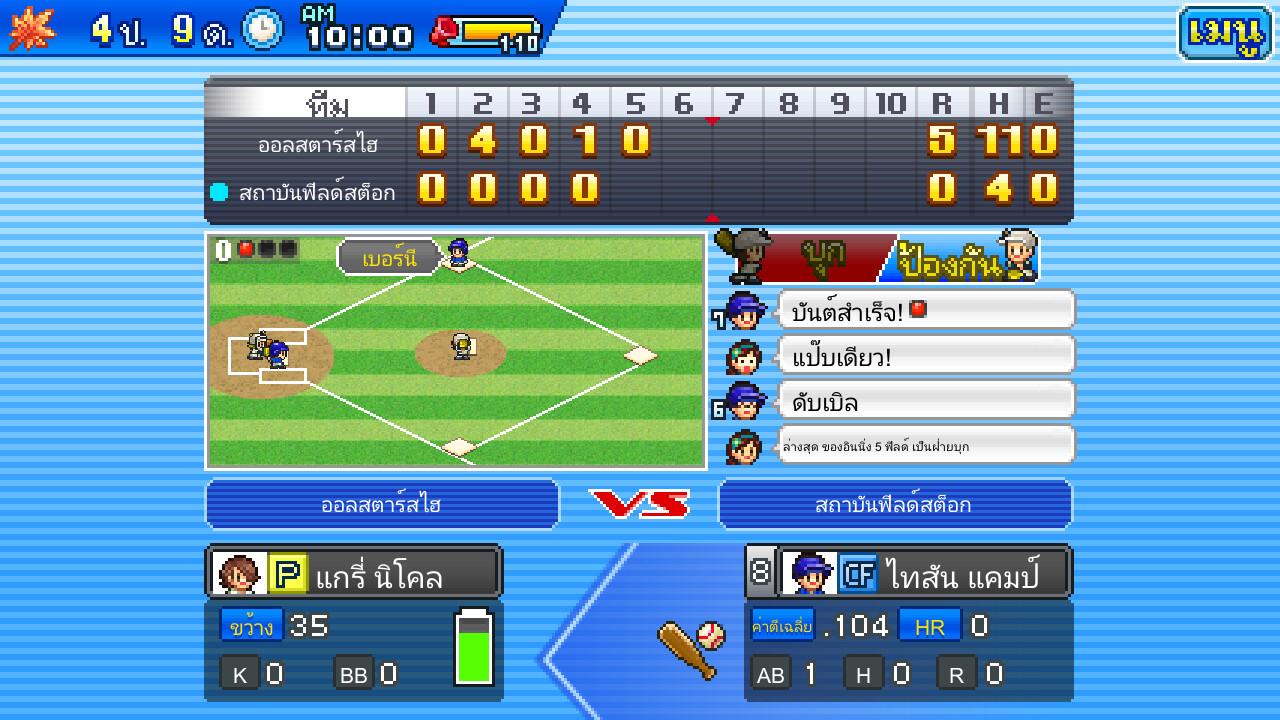Expand the ดับเบิล commentary bubble
The width and height of the screenshot is (1280, 720).
(x=924, y=399)
